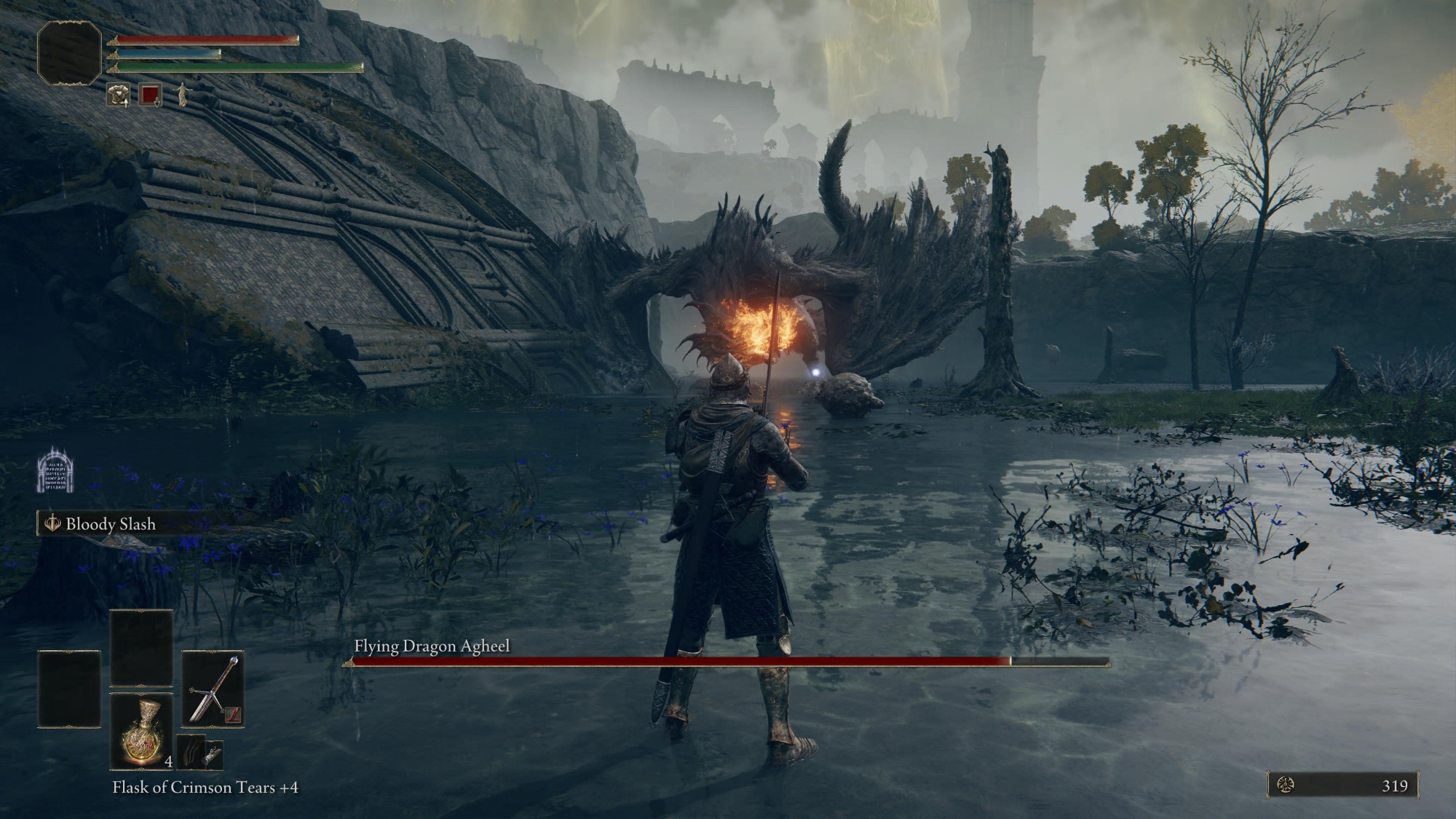Click the red square debuff status icon
This screenshot has height=819, width=1456.
coord(151,95)
